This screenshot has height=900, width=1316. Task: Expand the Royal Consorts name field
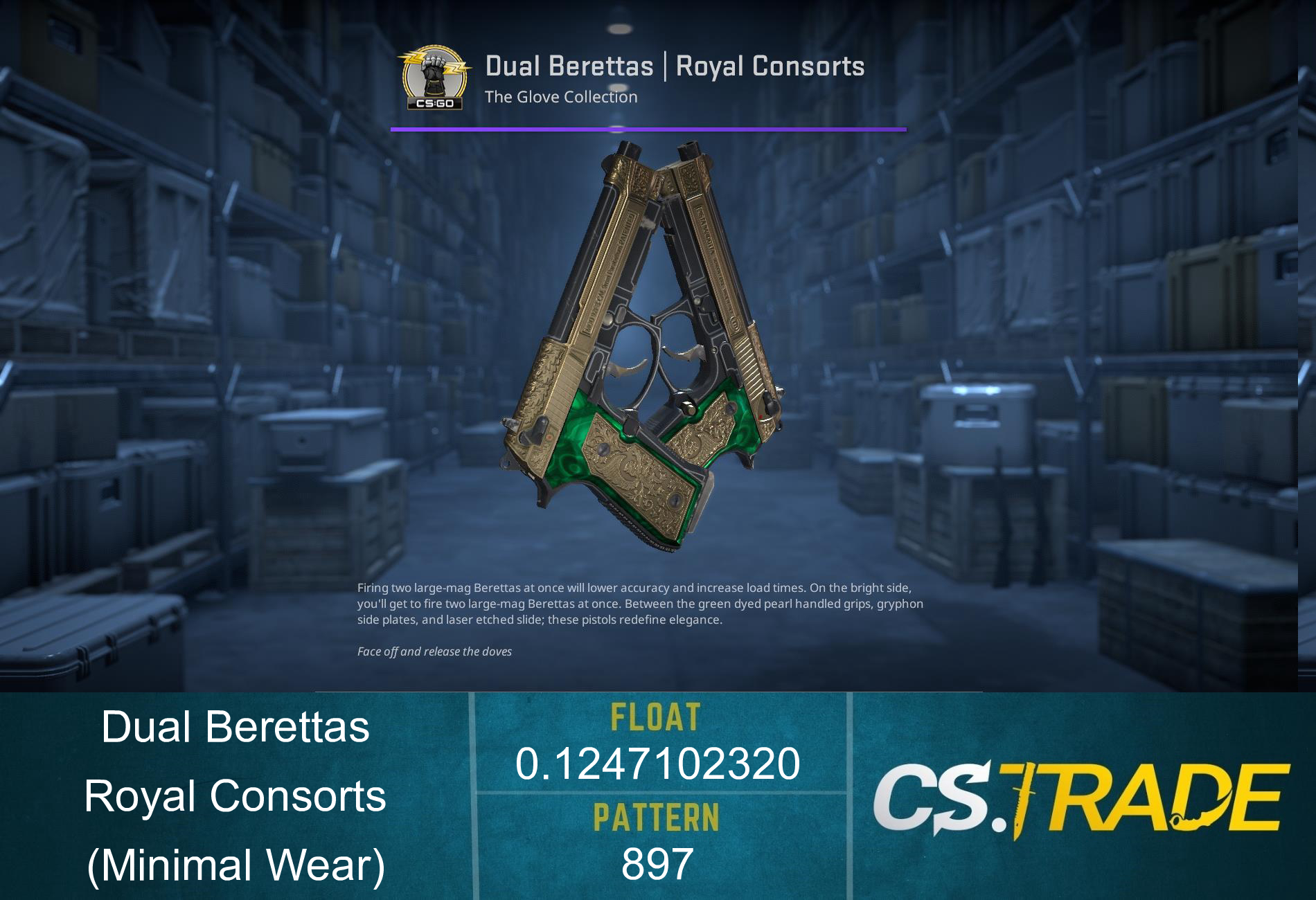pos(235,798)
